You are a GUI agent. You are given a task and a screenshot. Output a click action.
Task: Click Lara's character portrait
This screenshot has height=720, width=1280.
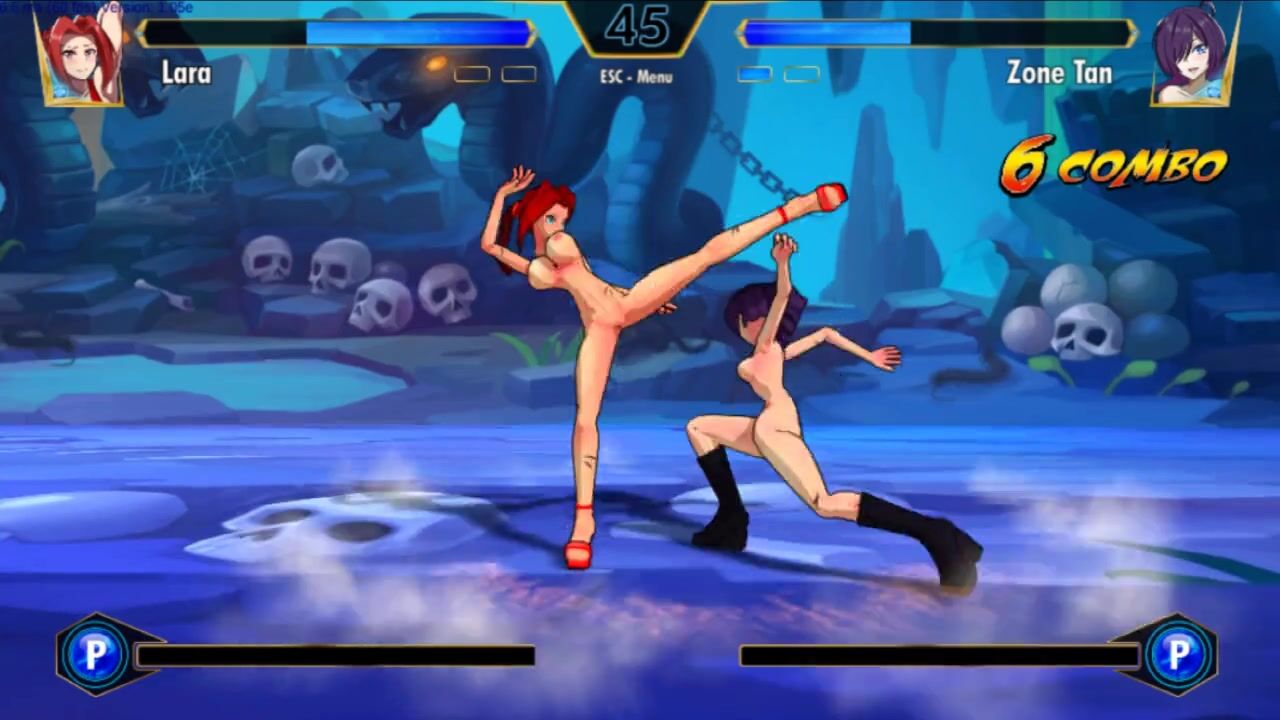(81, 58)
